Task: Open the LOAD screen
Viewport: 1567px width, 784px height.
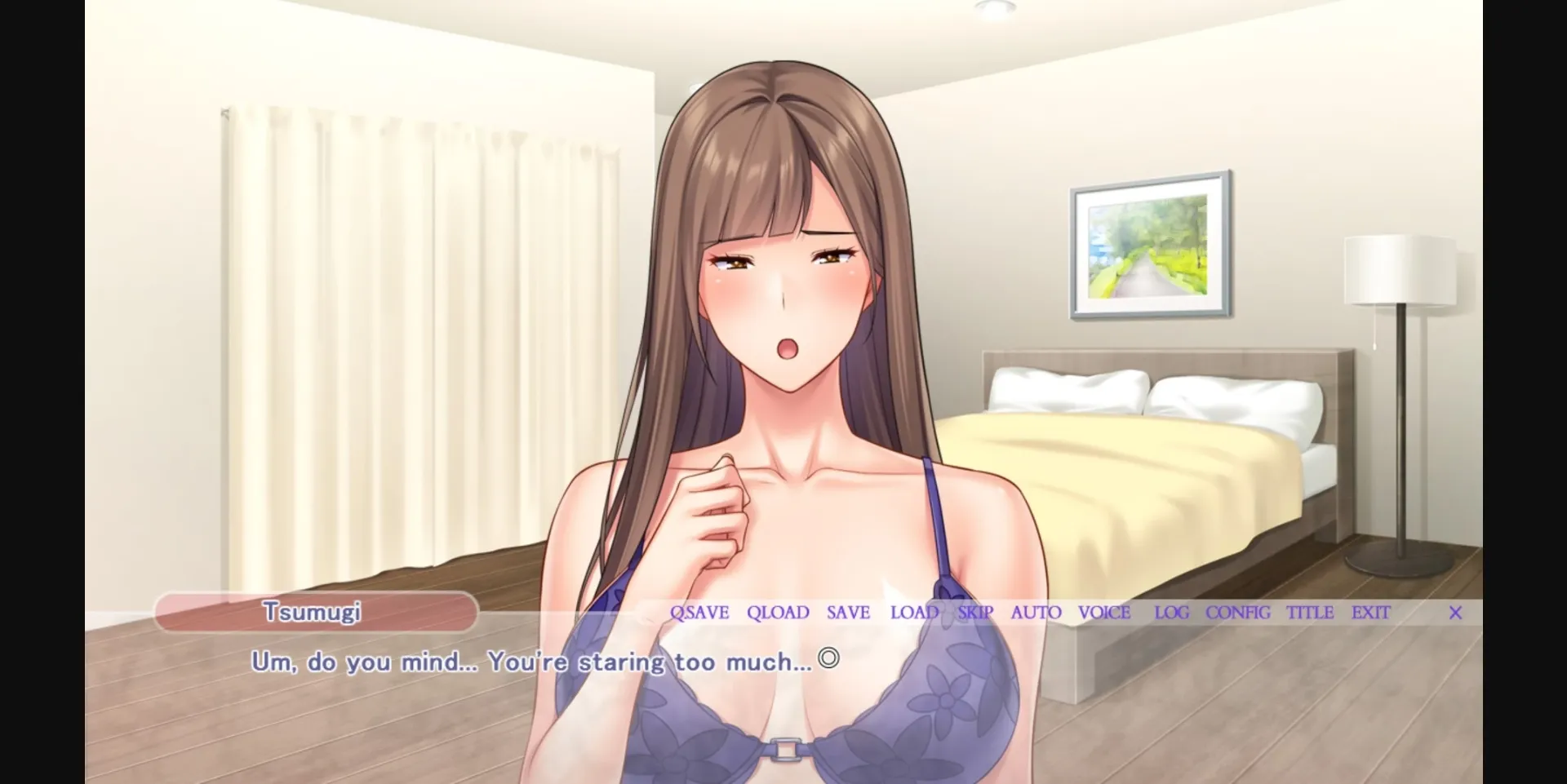Action: point(913,613)
